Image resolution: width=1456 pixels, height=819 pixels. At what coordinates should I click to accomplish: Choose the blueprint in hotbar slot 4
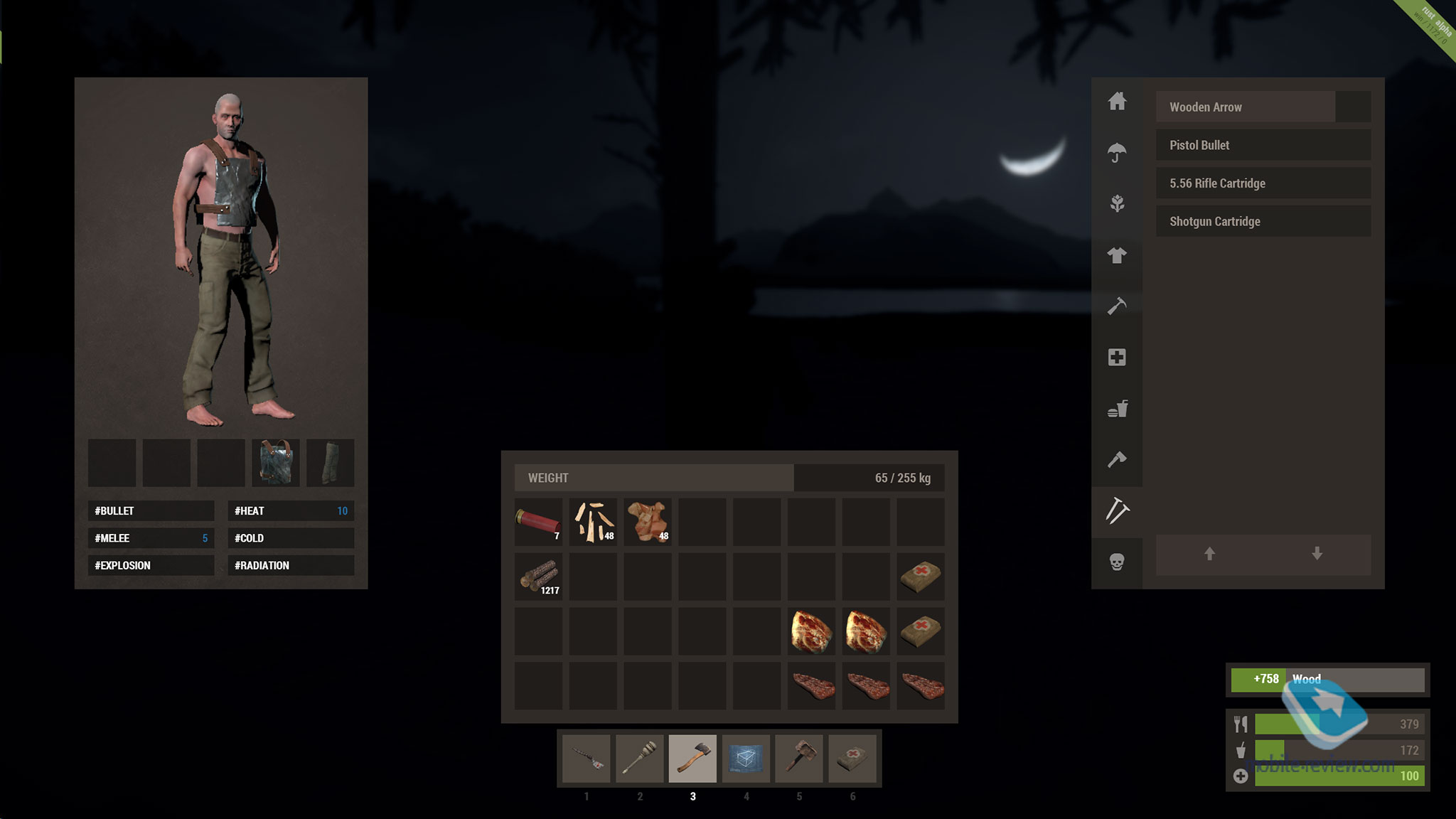pos(746,759)
